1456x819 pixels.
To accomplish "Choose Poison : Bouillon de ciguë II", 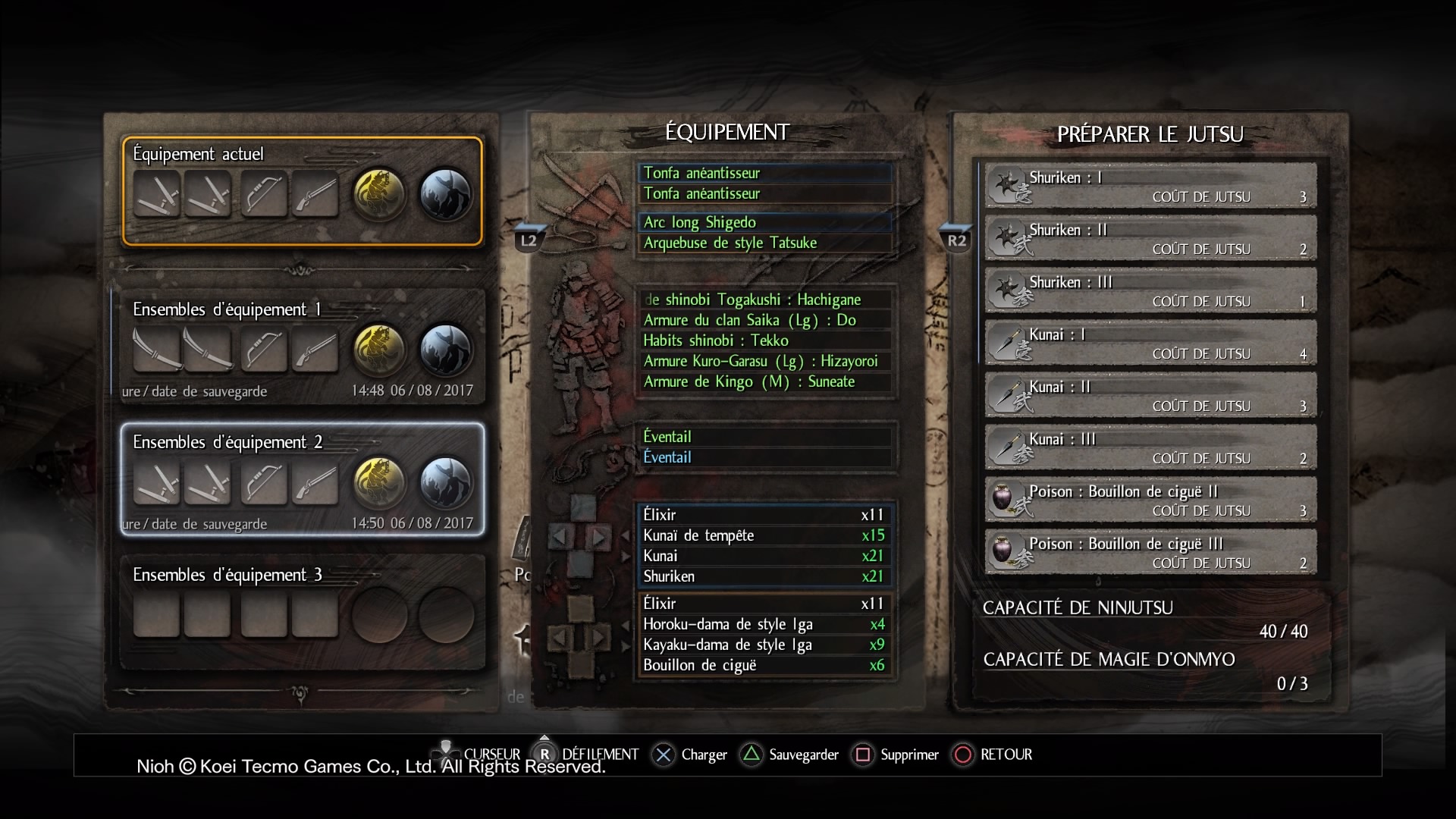I will click(1150, 500).
